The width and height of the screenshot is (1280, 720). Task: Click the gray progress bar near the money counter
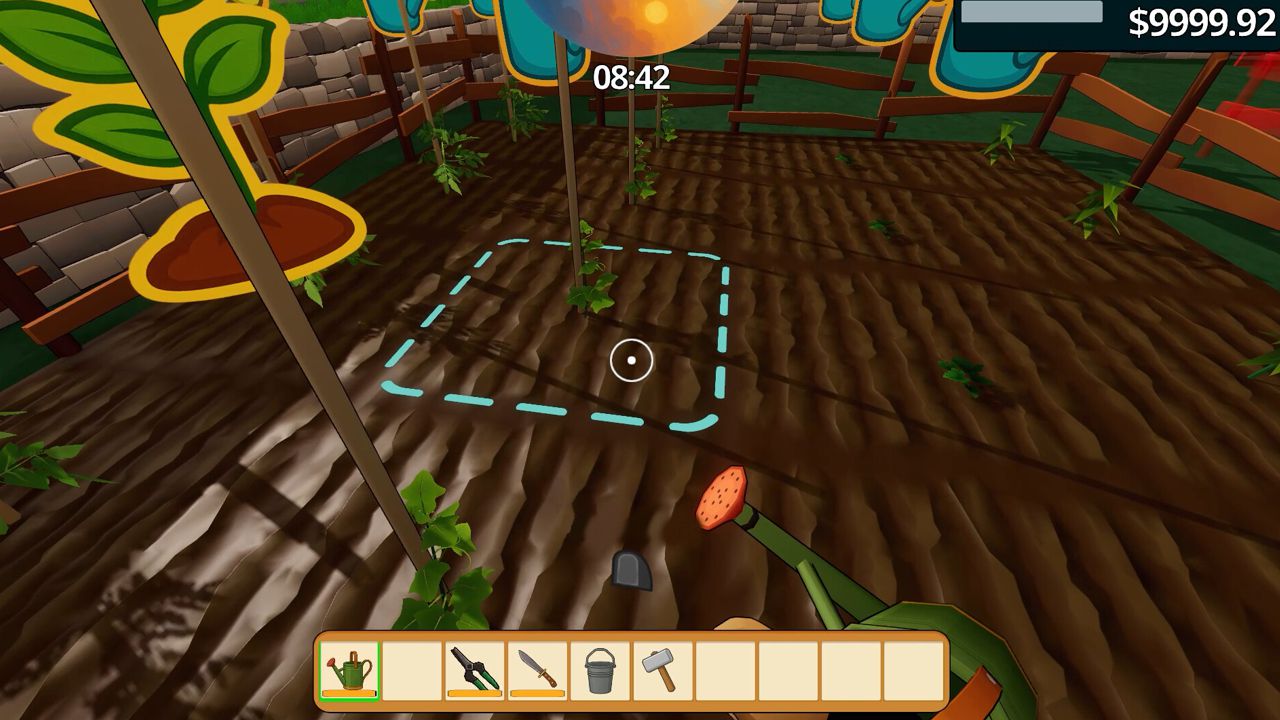[1030, 10]
